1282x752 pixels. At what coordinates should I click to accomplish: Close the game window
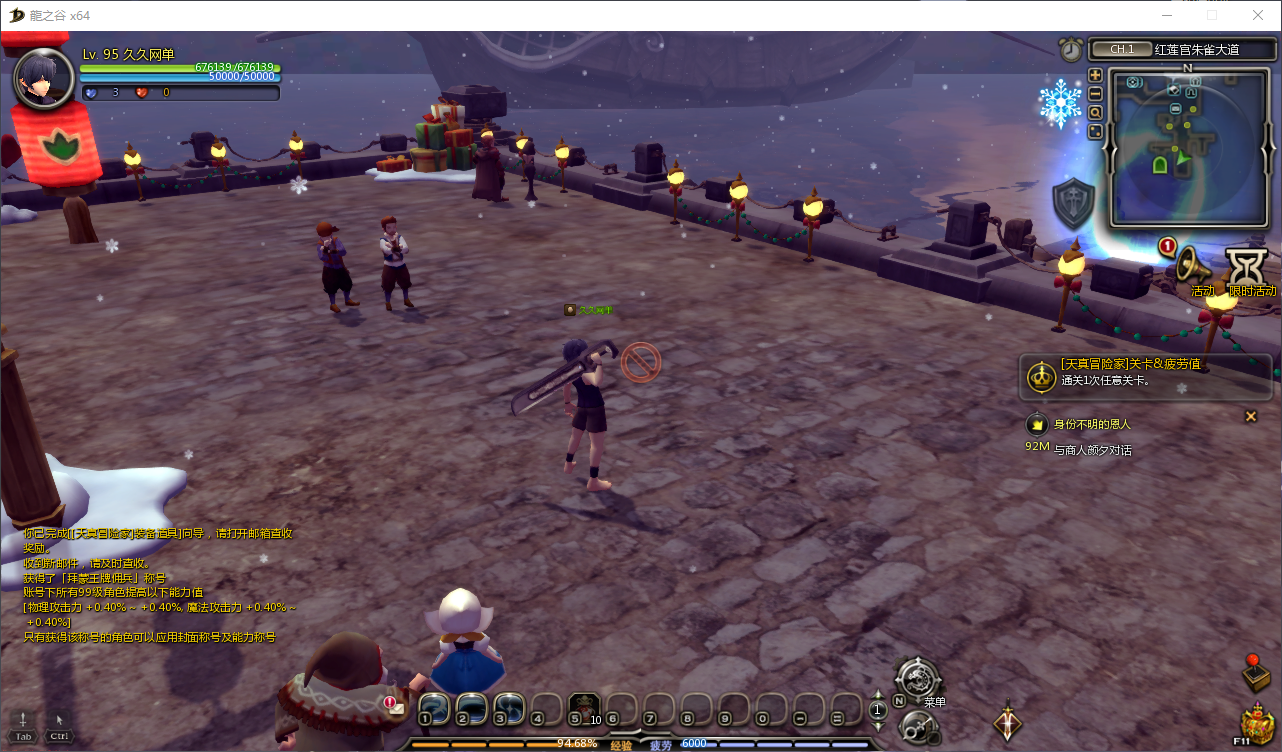pos(1258,15)
